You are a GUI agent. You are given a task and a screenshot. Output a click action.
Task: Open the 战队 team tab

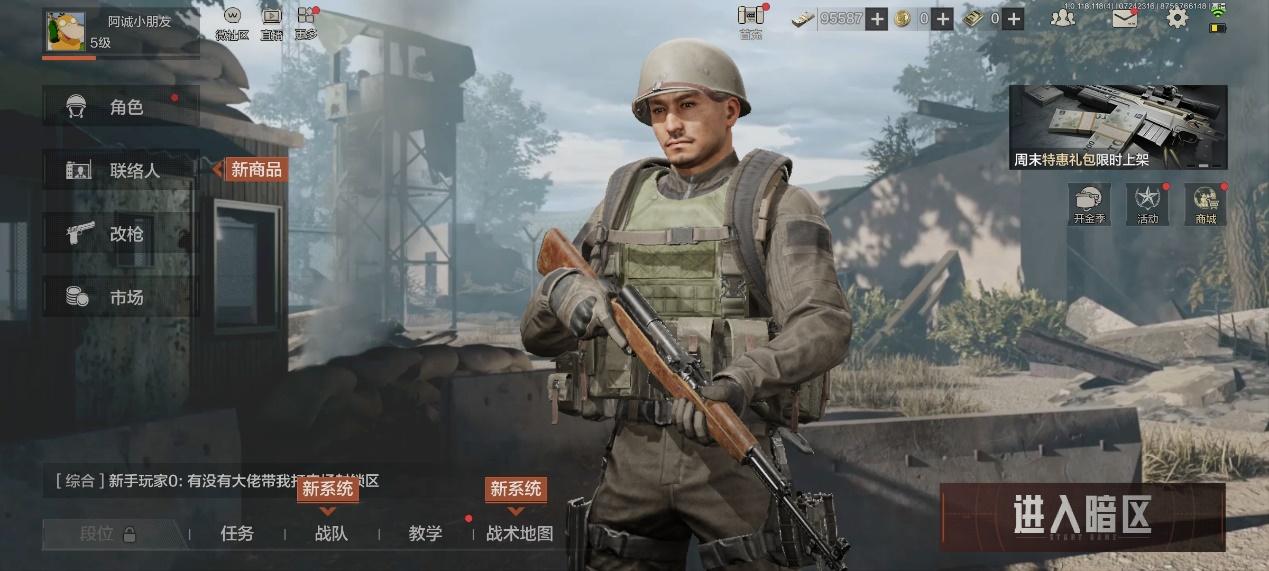331,533
